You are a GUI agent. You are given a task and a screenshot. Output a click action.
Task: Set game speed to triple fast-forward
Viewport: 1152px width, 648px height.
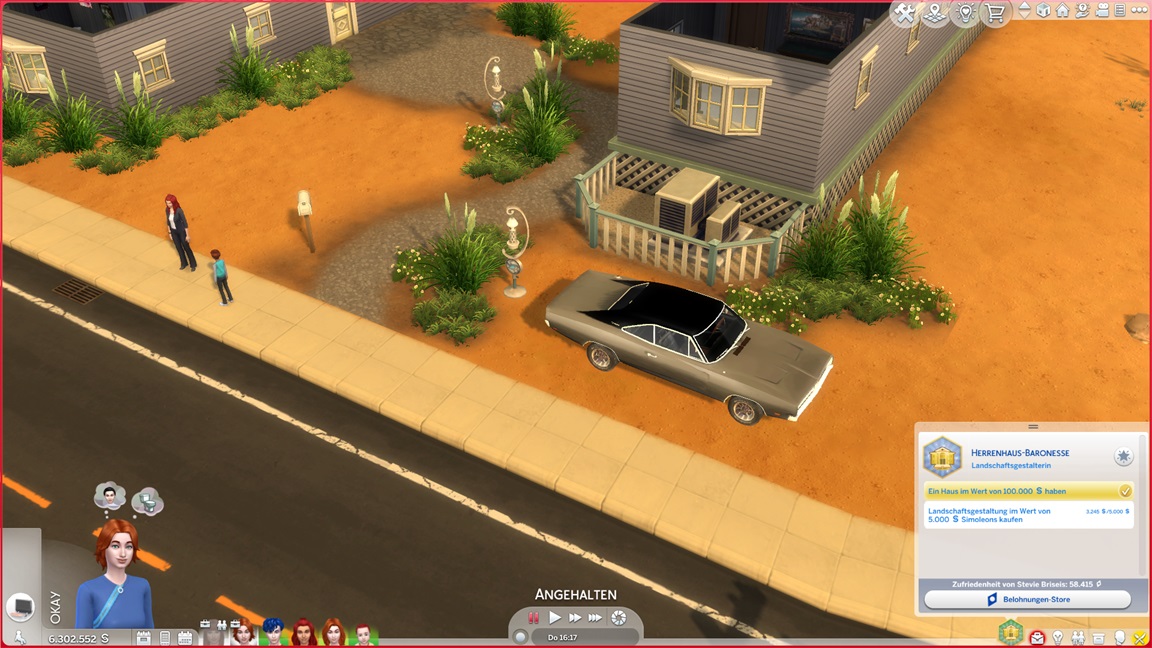pos(596,618)
